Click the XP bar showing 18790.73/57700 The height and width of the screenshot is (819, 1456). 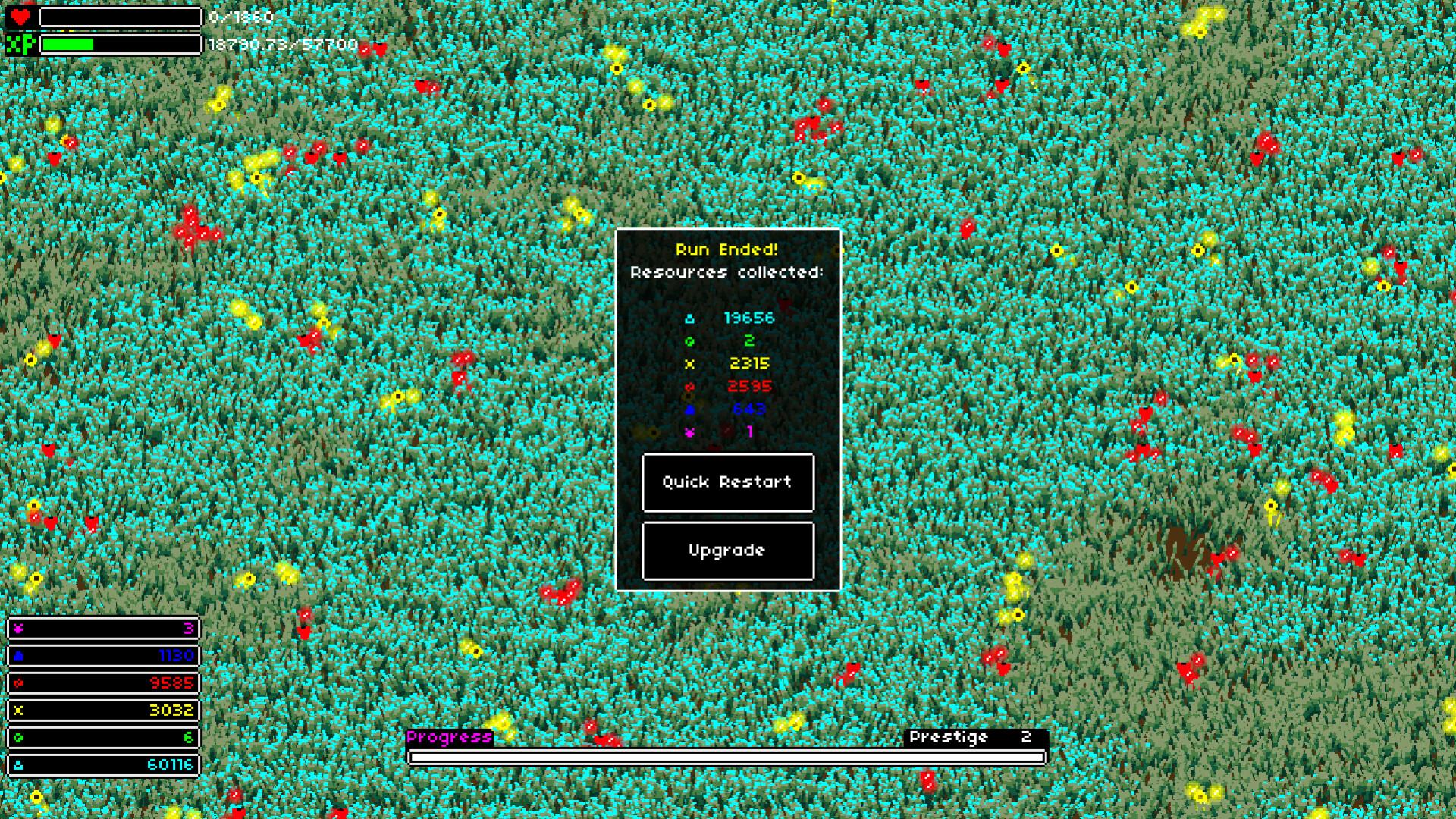(121, 44)
